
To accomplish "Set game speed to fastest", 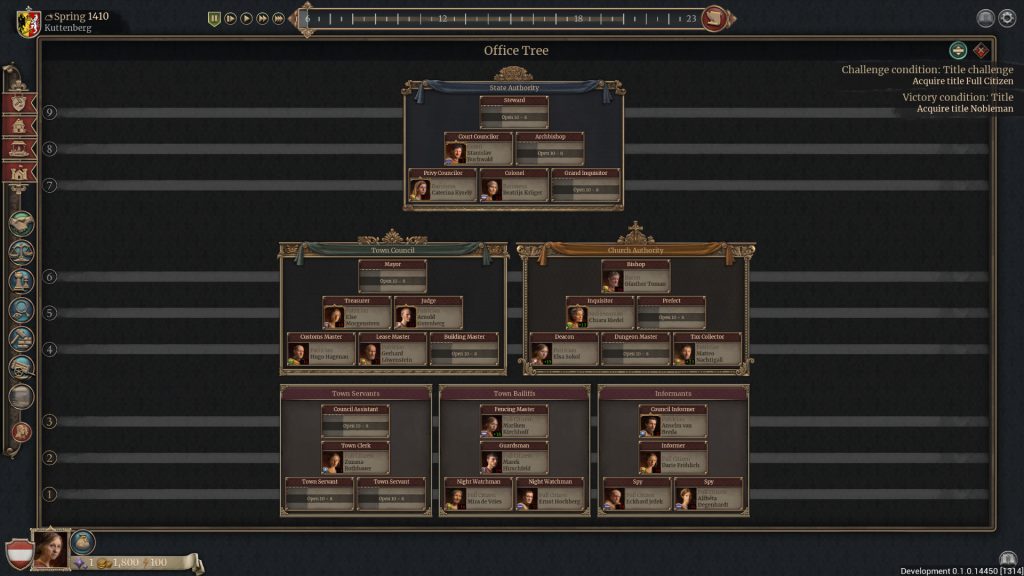I will tap(278, 18).
